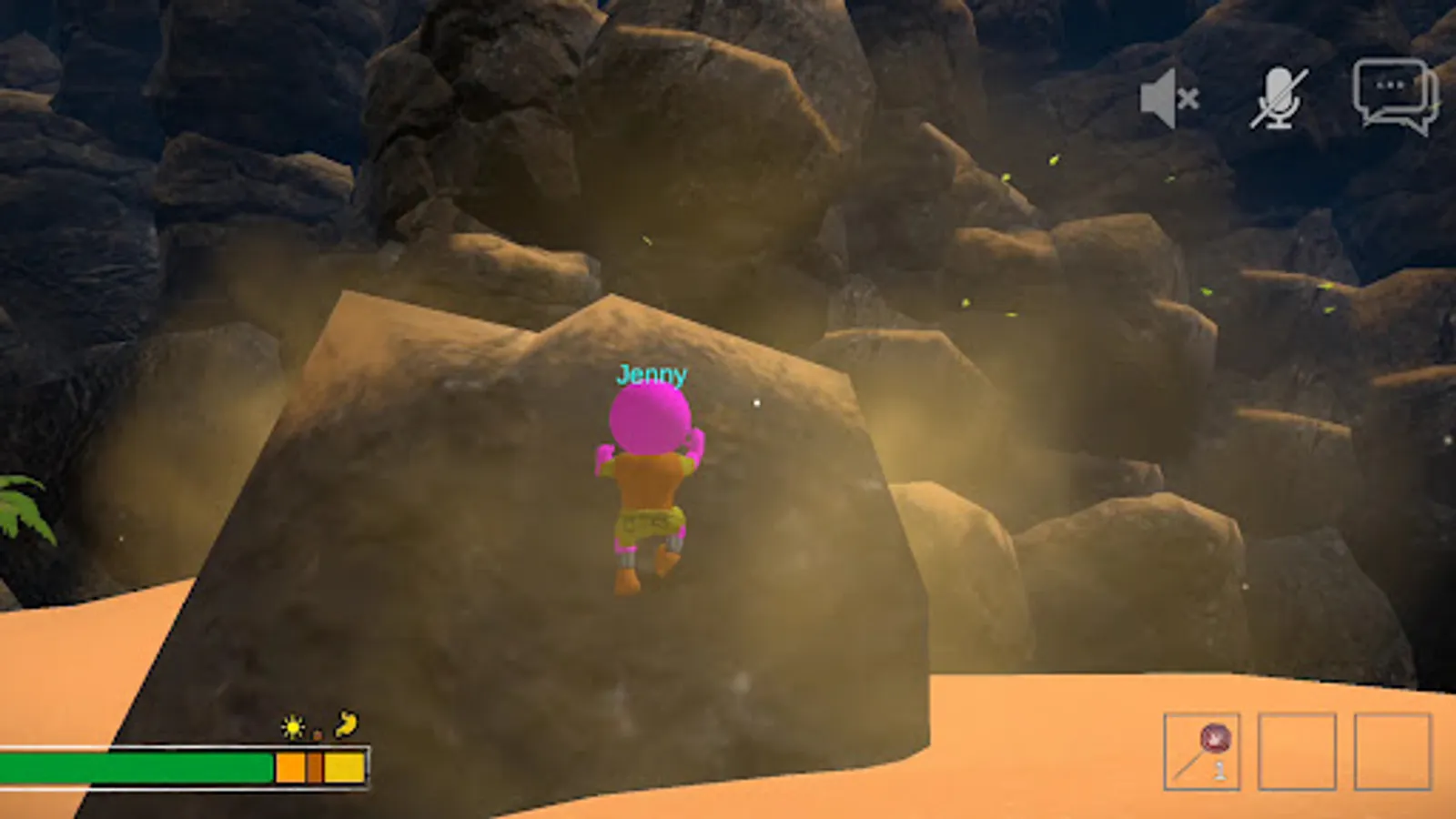Screen dimensions: 1456x819
Task: Click the green health segment of the status bar
Action: click(136, 768)
